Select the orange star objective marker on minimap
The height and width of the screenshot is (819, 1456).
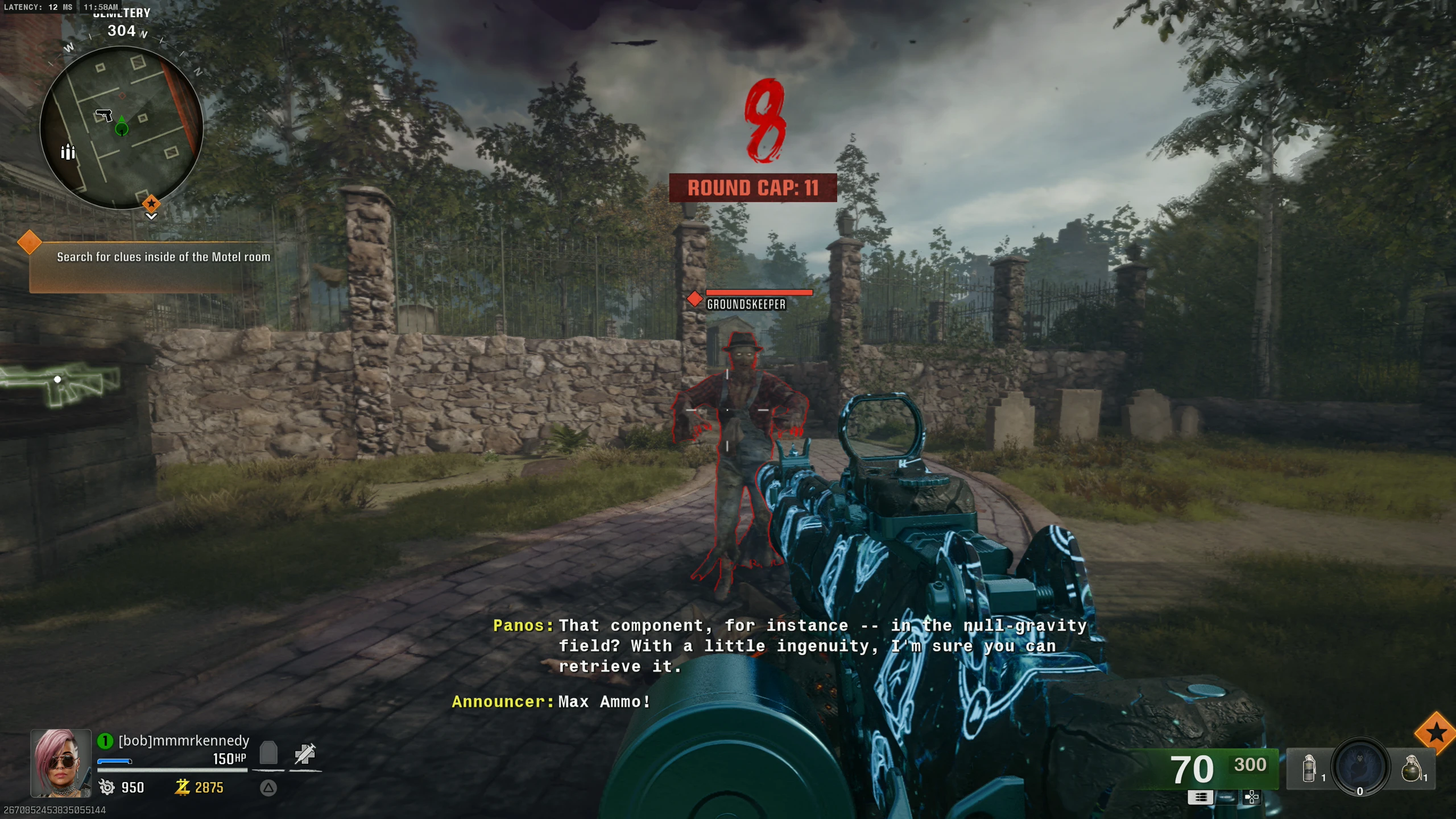pyautogui.click(x=151, y=203)
